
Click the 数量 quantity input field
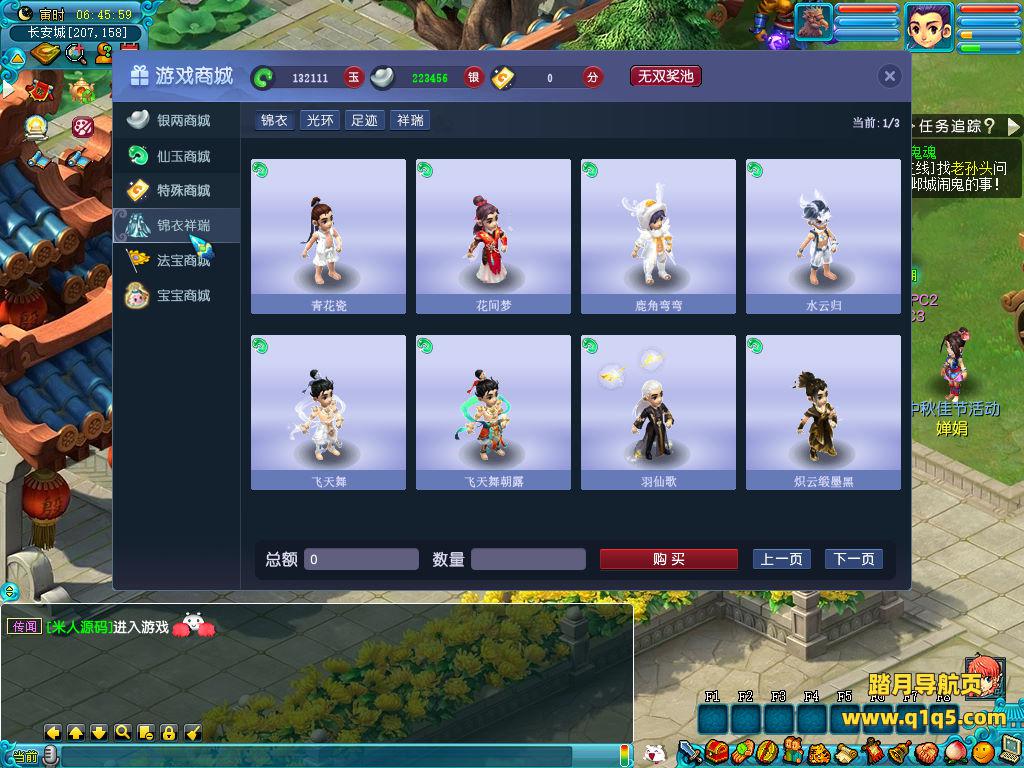528,559
